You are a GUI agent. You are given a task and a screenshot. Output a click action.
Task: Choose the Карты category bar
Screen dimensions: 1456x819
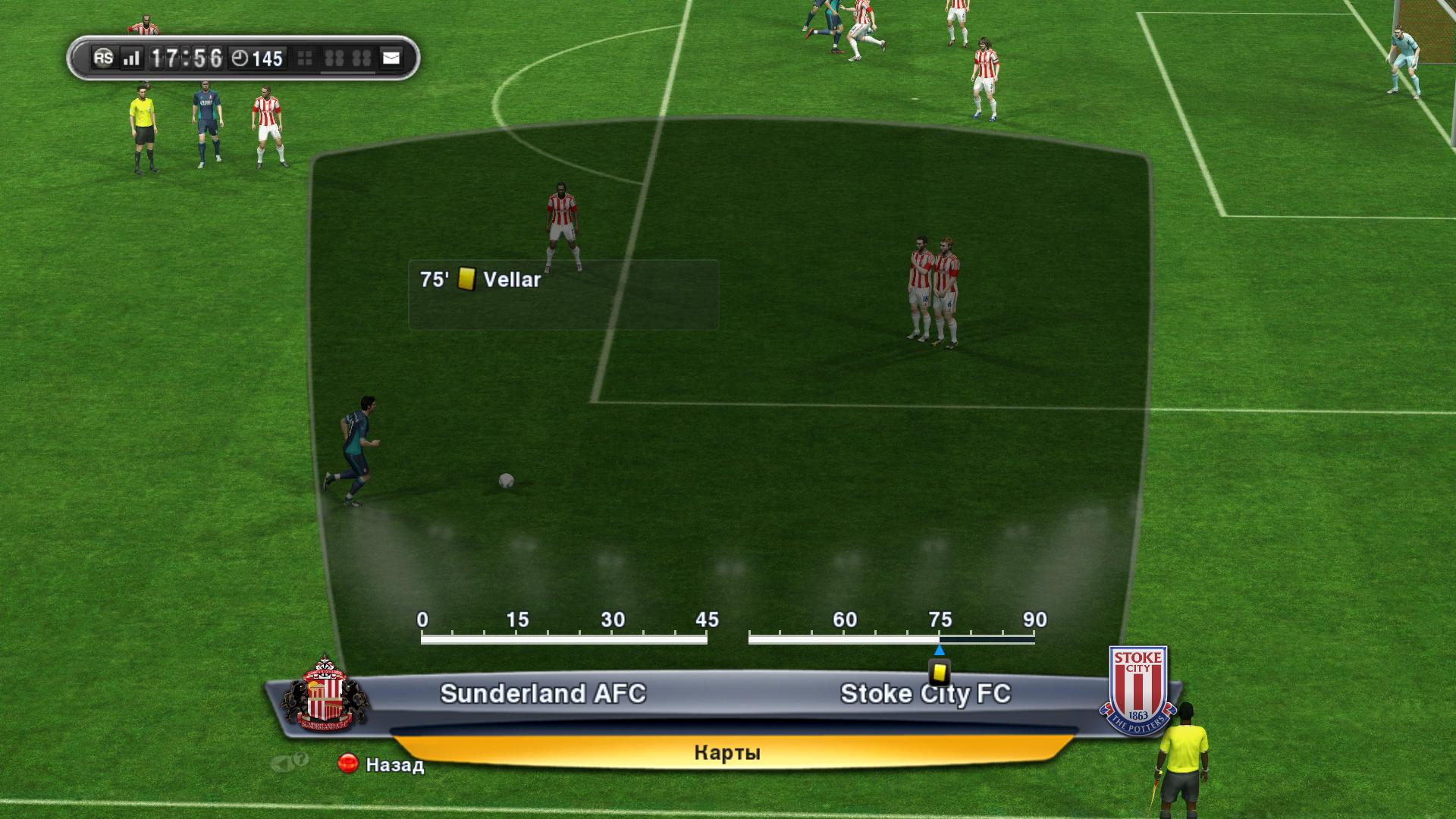[x=726, y=752]
